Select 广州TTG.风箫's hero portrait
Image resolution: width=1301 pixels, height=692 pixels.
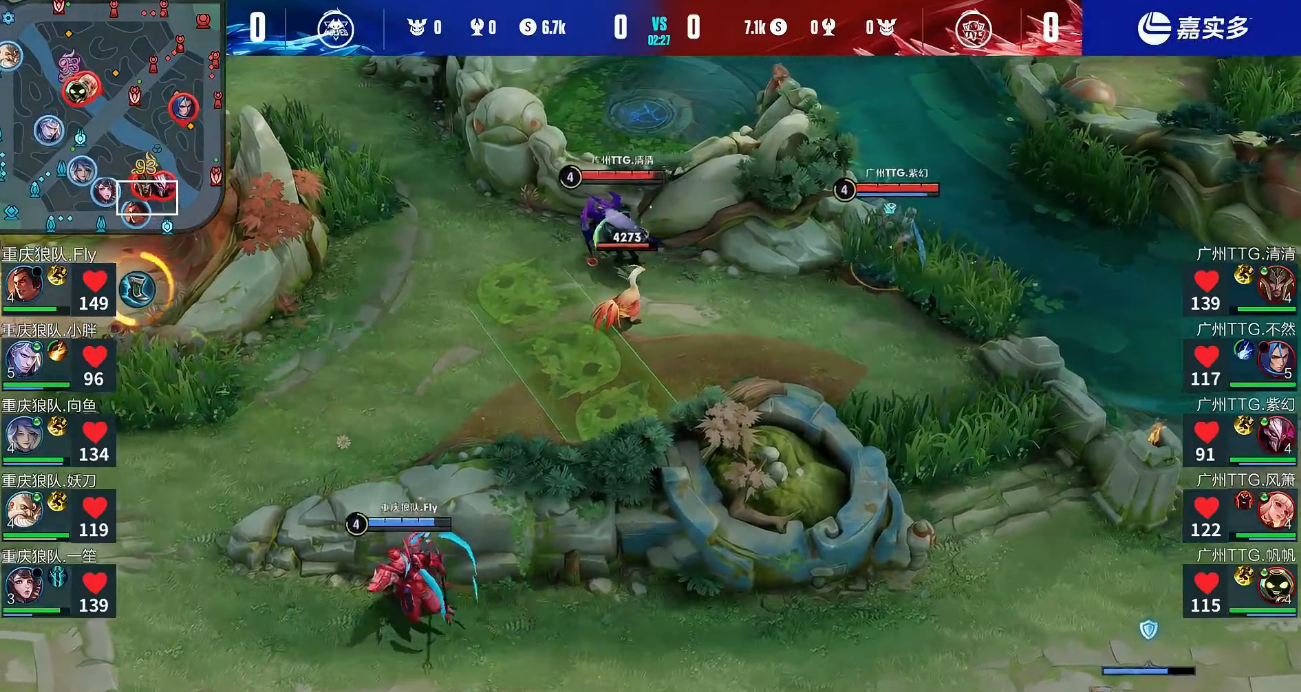(x=1275, y=510)
